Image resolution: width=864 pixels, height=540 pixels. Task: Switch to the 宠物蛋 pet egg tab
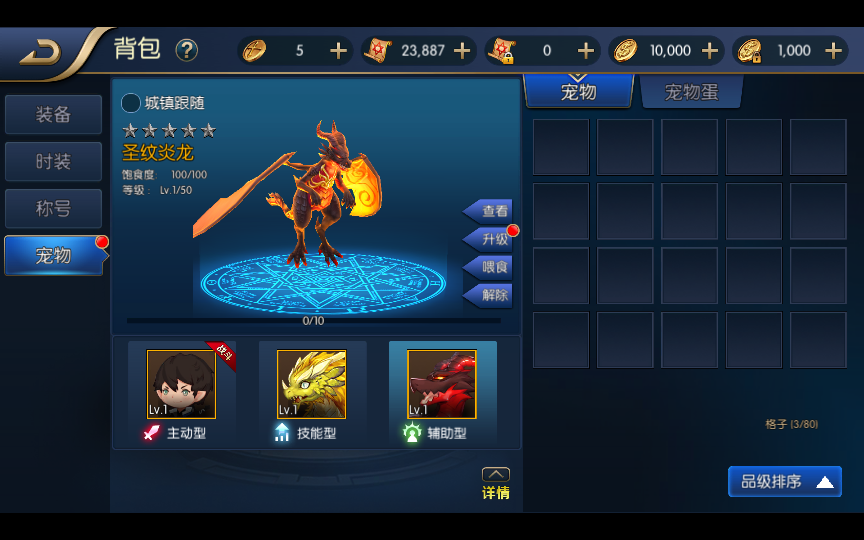tap(691, 93)
